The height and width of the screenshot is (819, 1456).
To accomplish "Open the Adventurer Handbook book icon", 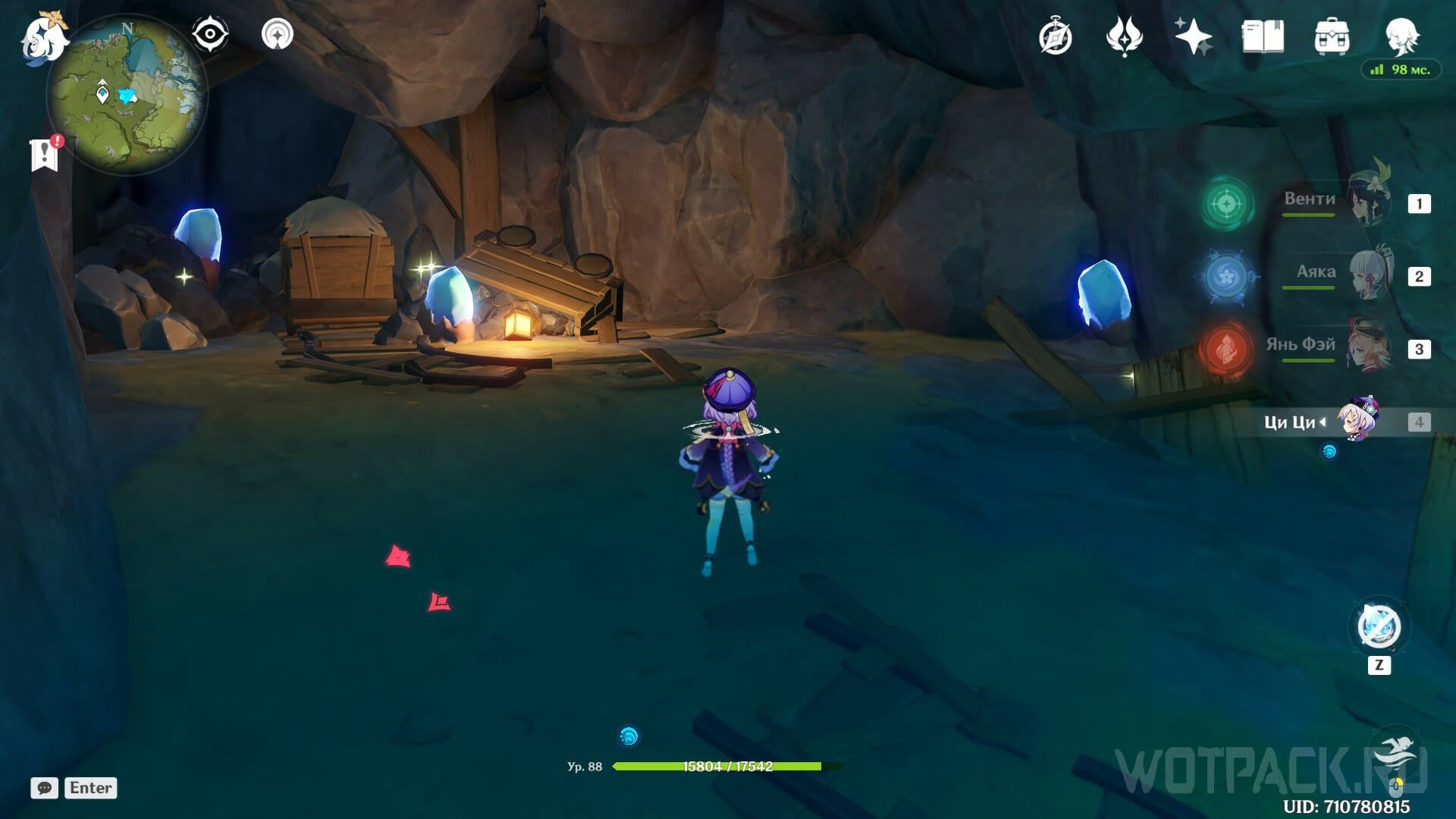I will (1263, 36).
